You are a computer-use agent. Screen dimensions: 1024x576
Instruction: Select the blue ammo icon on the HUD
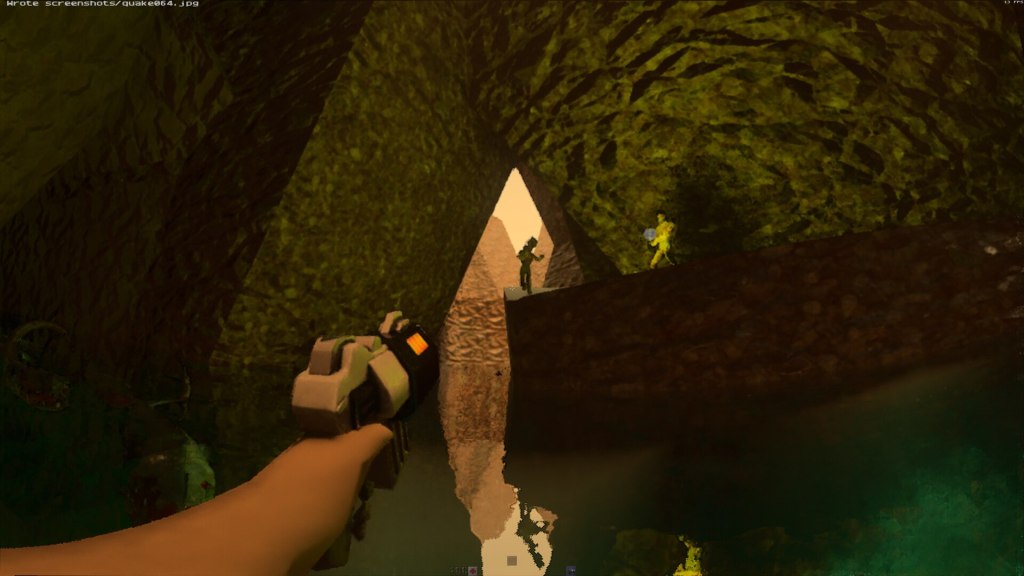[571, 570]
